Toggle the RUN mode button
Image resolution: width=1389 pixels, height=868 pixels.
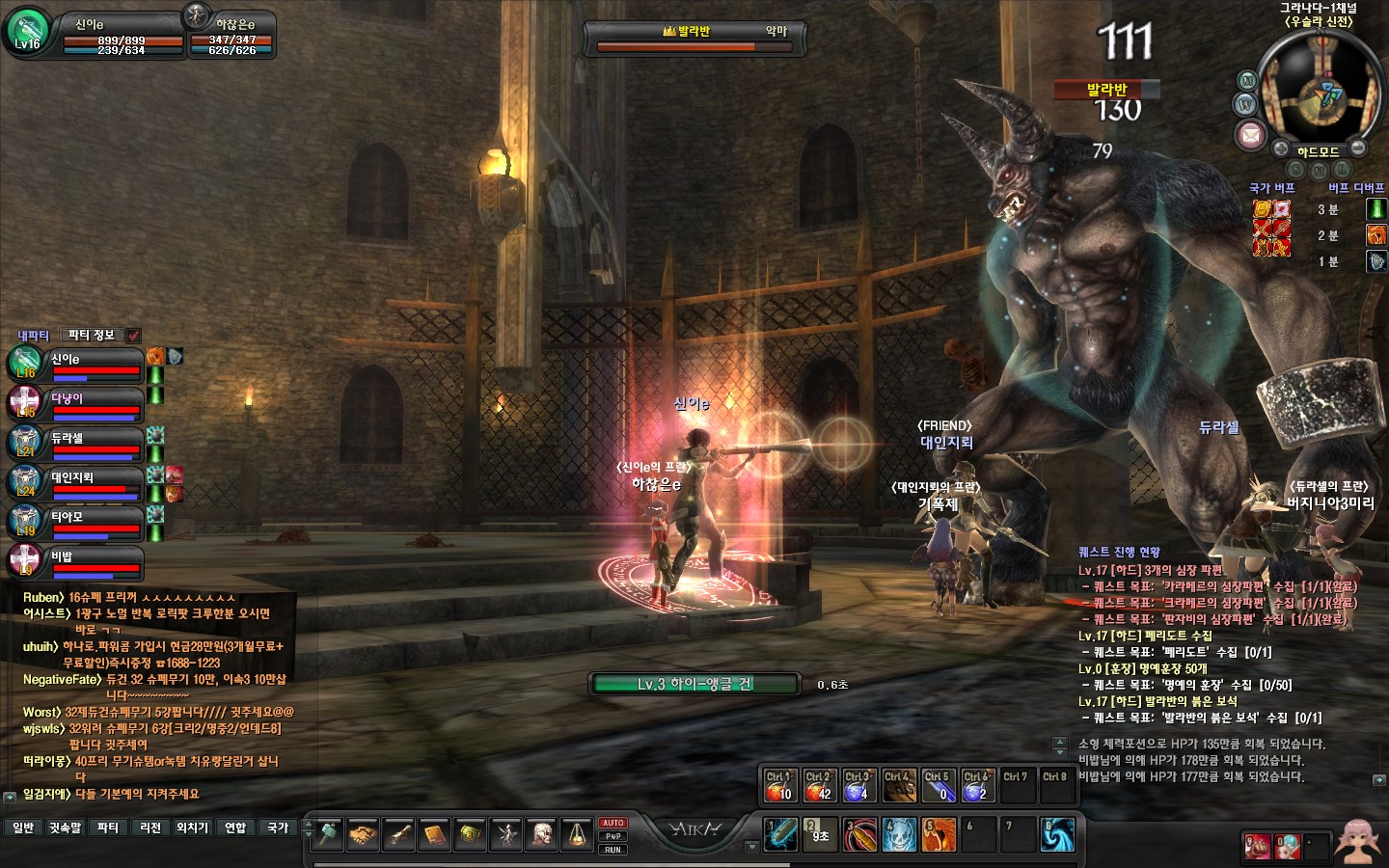pos(613,850)
